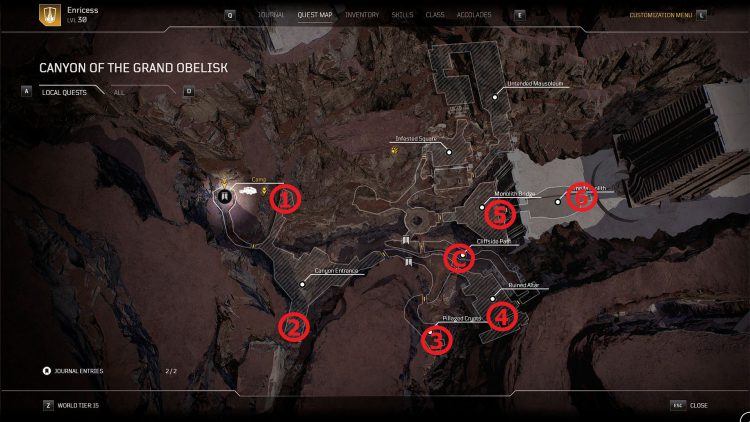
Task: Open the Class tab
Action: coord(435,16)
